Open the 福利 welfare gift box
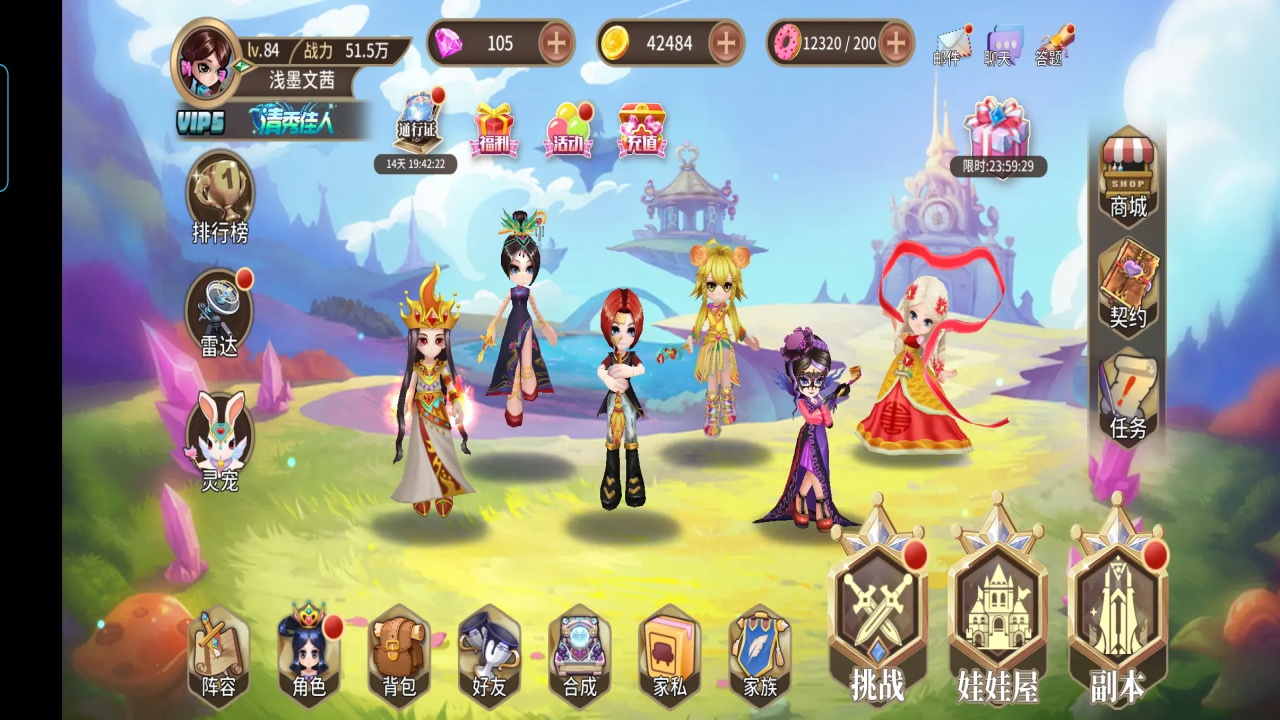Image resolution: width=1280 pixels, height=720 pixels. [x=494, y=130]
